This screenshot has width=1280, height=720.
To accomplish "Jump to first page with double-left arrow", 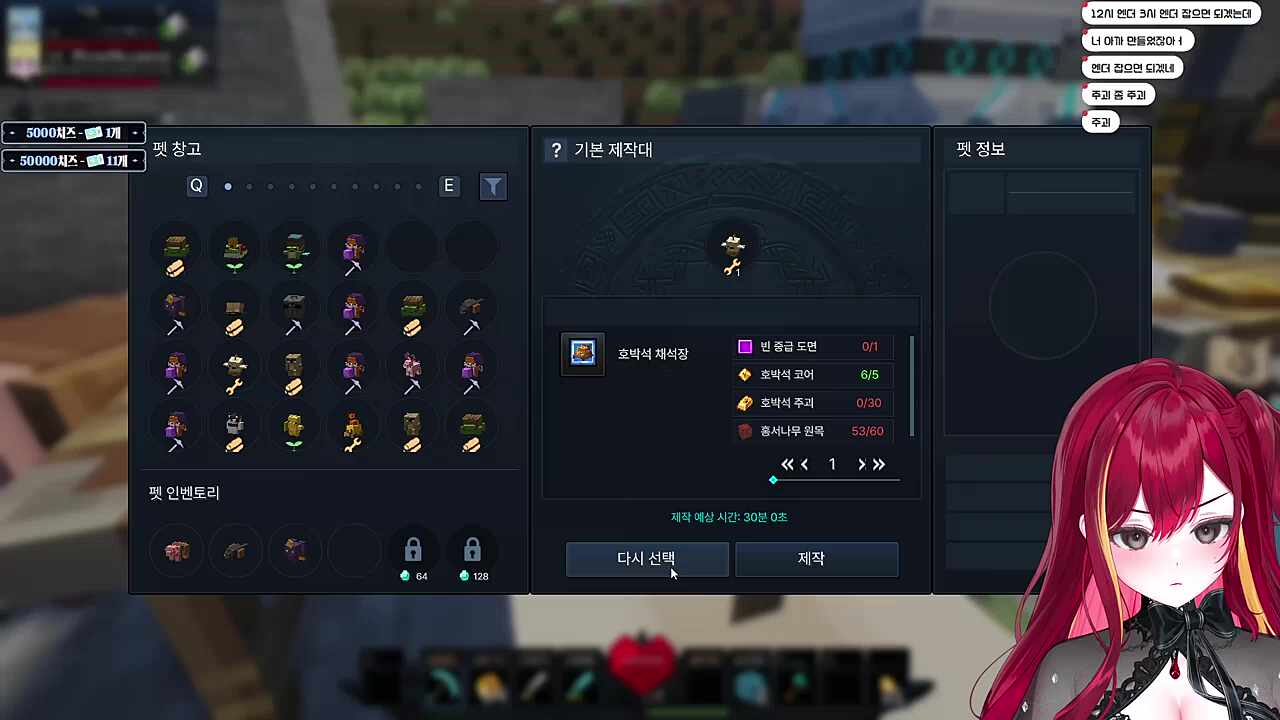I will [787, 464].
